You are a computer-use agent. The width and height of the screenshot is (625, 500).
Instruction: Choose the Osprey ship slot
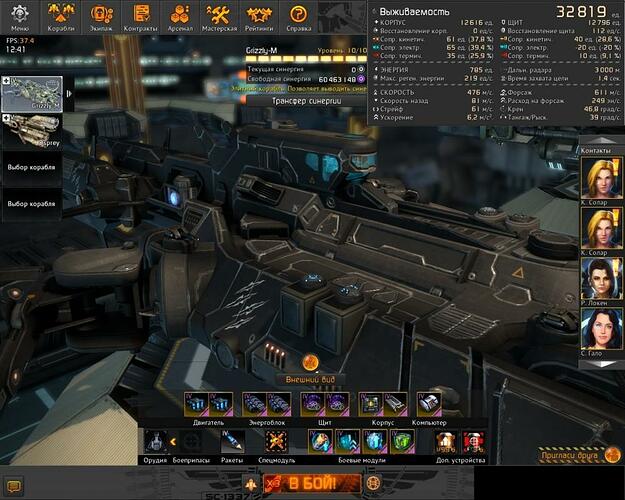(33, 130)
